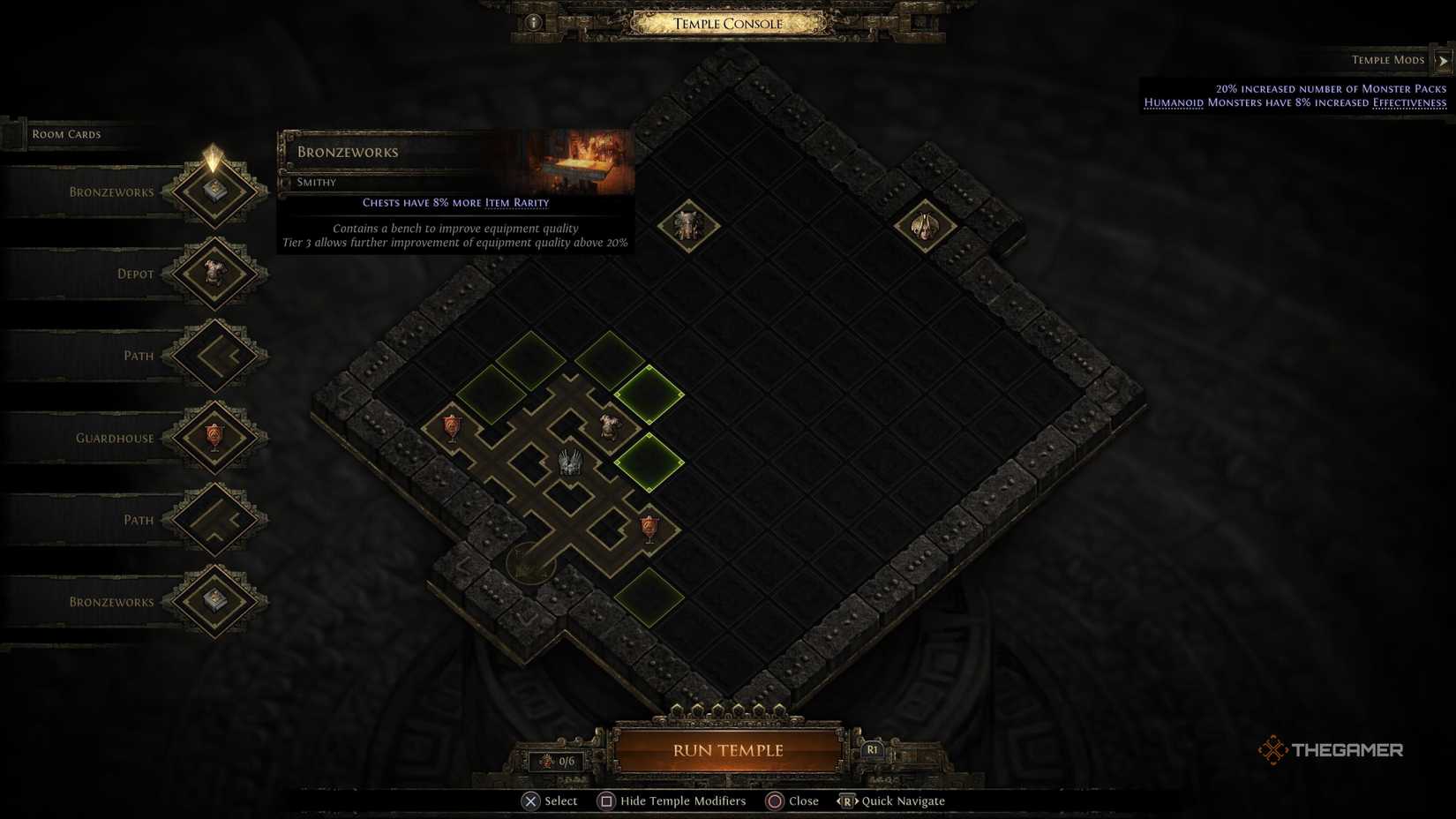Pick the Guardhouse room card icon
This screenshot has height=819, width=1456.
click(214, 438)
